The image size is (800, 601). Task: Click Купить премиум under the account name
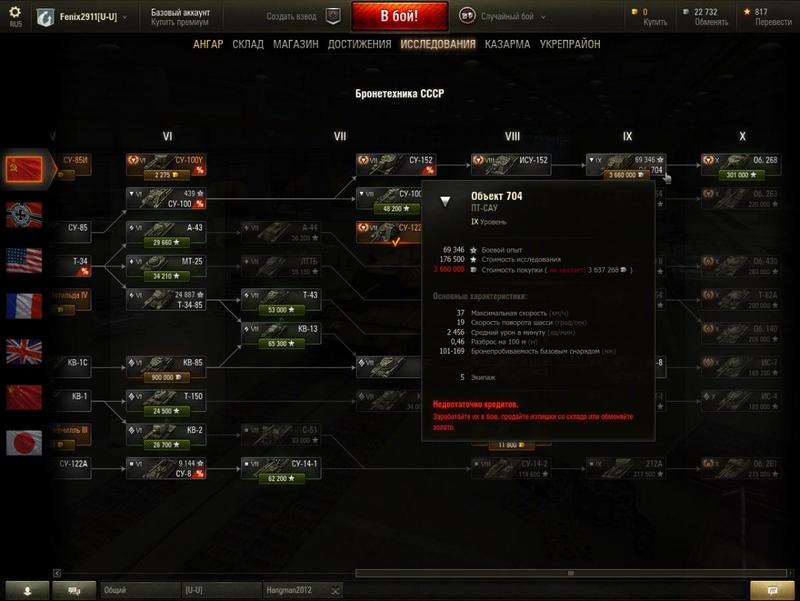click(181, 22)
